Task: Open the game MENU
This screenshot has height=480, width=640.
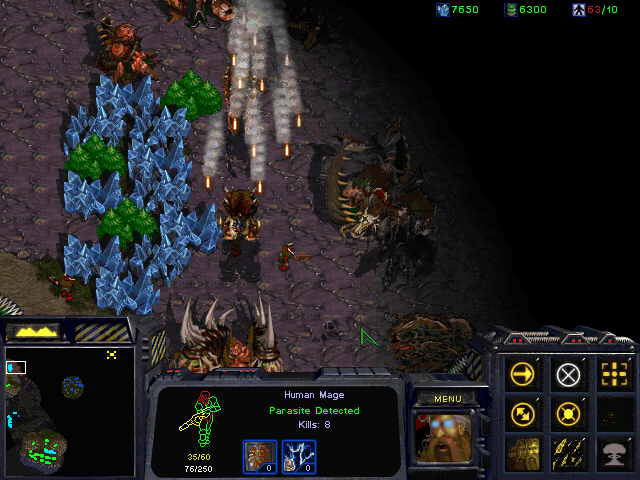Action: 447,399
